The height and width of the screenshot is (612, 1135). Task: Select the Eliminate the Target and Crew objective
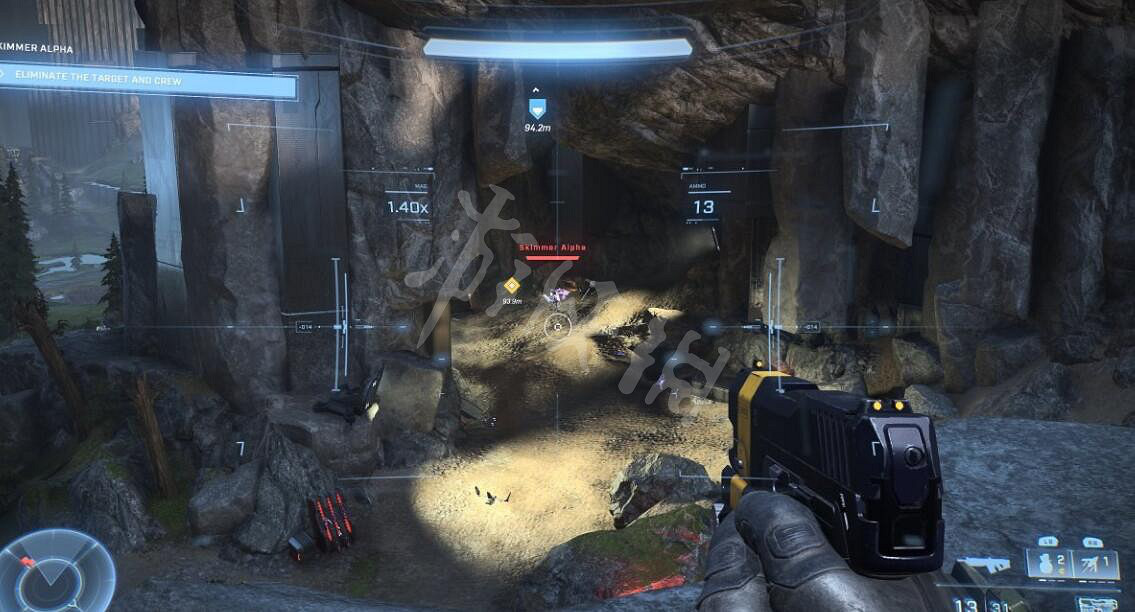pyautogui.click(x=148, y=82)
